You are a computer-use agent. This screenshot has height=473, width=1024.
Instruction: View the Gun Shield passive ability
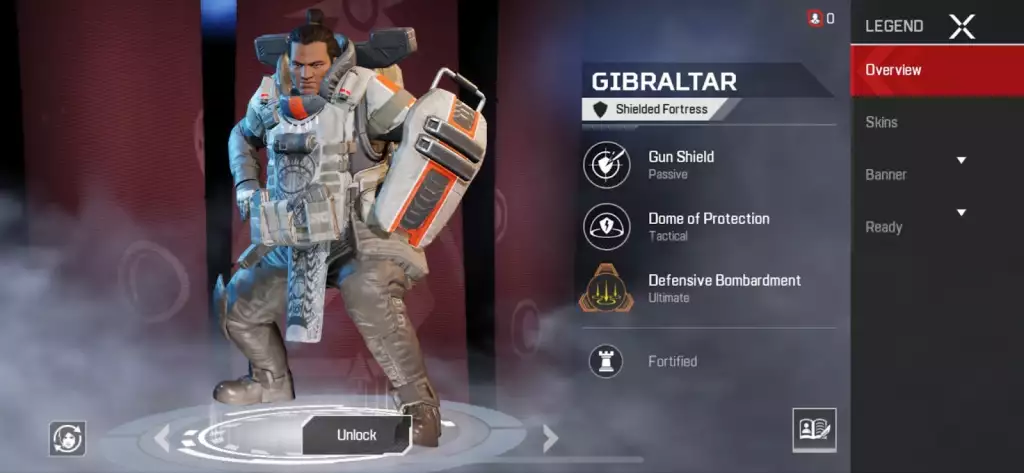[x=607, y=164]
